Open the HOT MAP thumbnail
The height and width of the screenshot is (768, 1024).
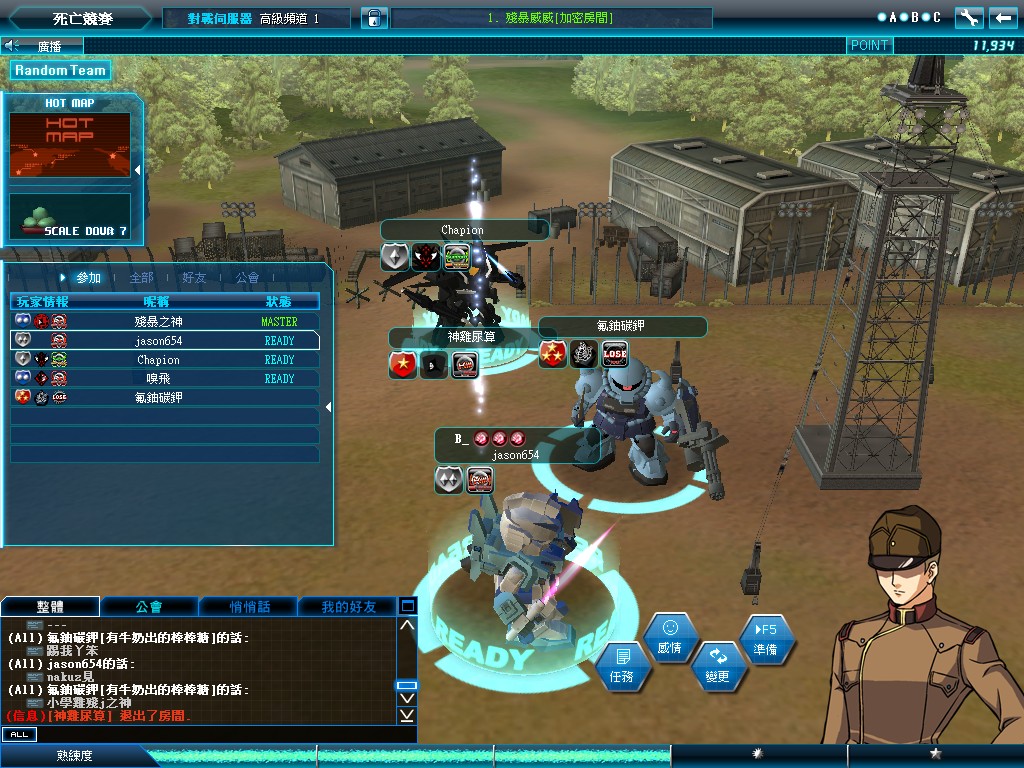coord(70,144)
